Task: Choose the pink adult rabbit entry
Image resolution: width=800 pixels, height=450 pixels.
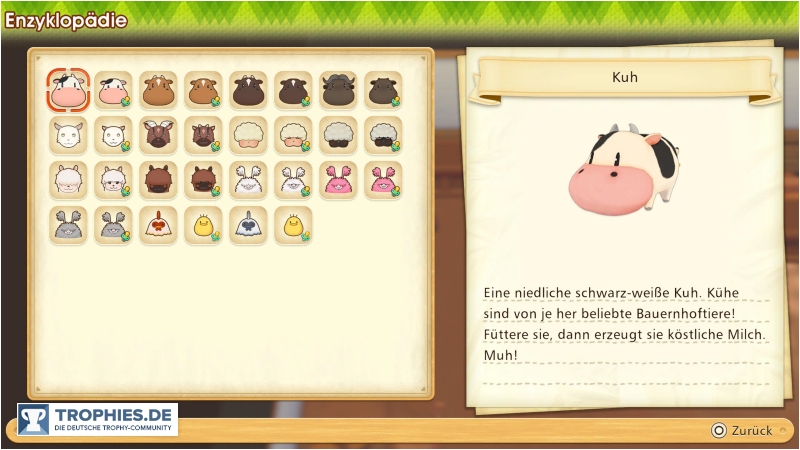Action: point(338,181)
